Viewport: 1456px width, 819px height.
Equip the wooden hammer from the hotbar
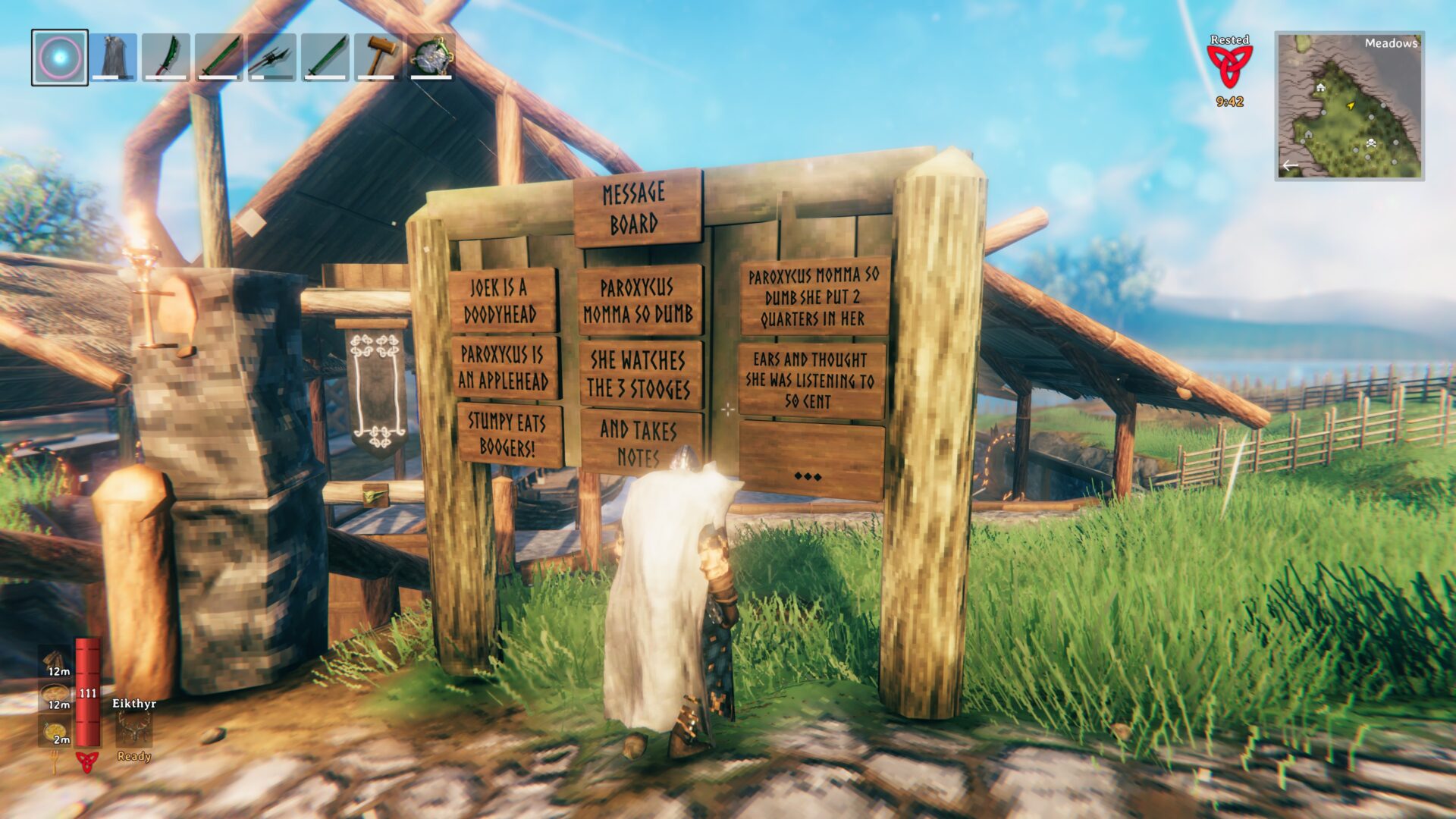pos(378,57)
